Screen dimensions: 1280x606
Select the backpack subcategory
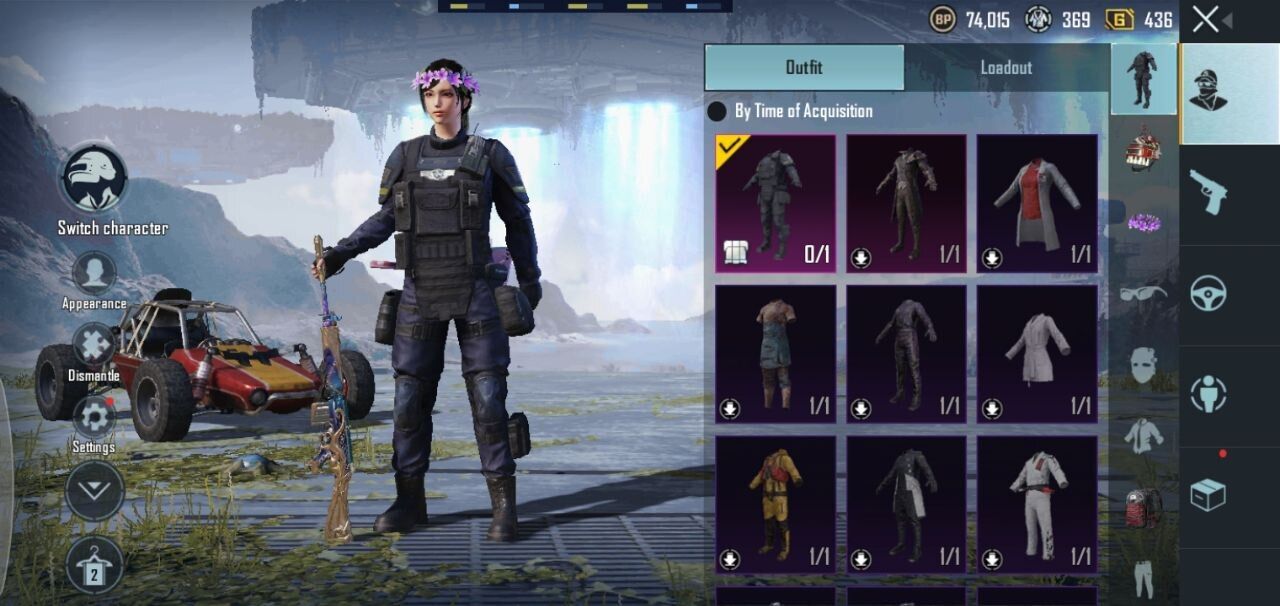coord(1143,508)
